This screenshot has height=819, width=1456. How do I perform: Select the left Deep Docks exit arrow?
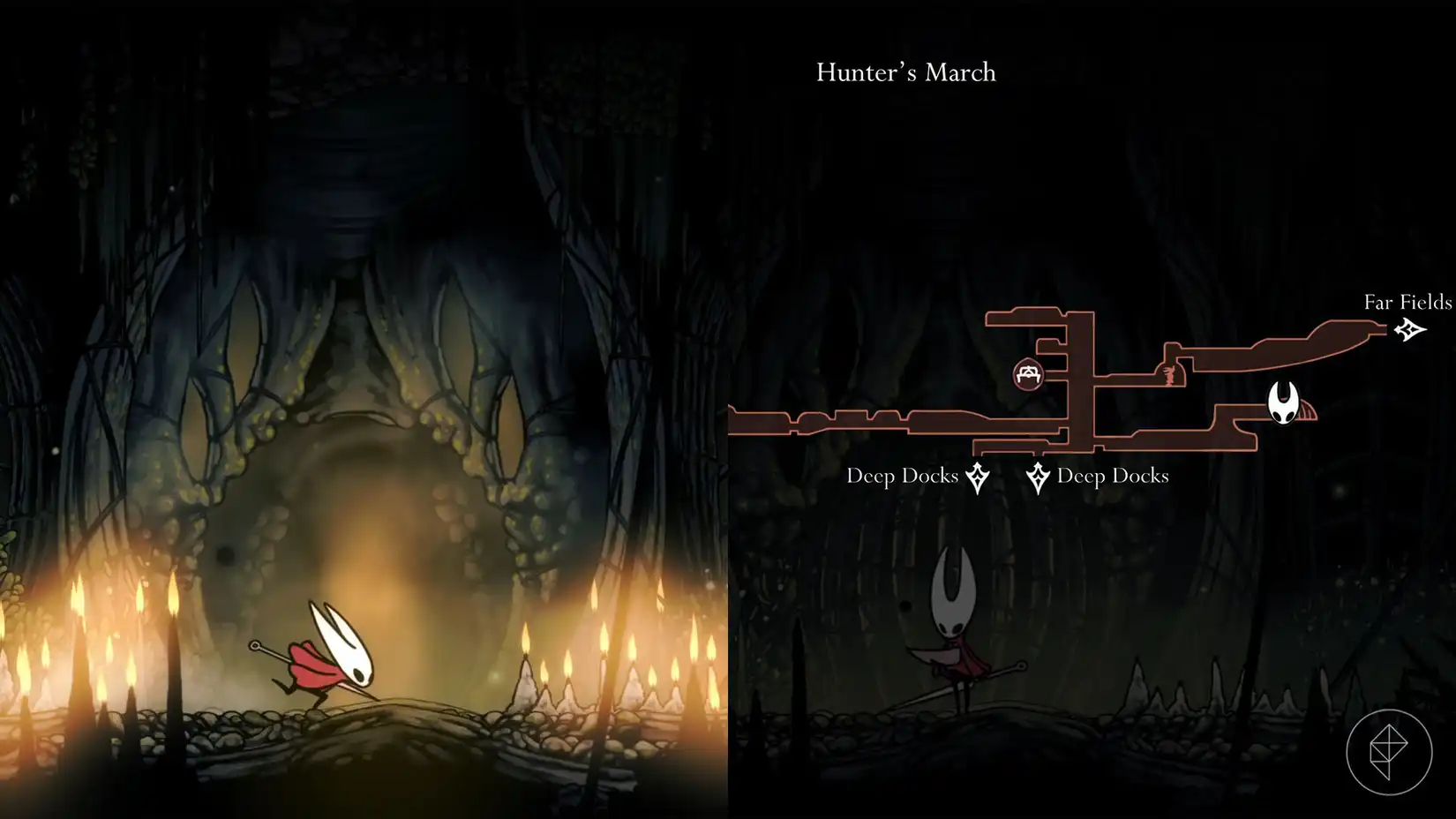coord(976,476)
